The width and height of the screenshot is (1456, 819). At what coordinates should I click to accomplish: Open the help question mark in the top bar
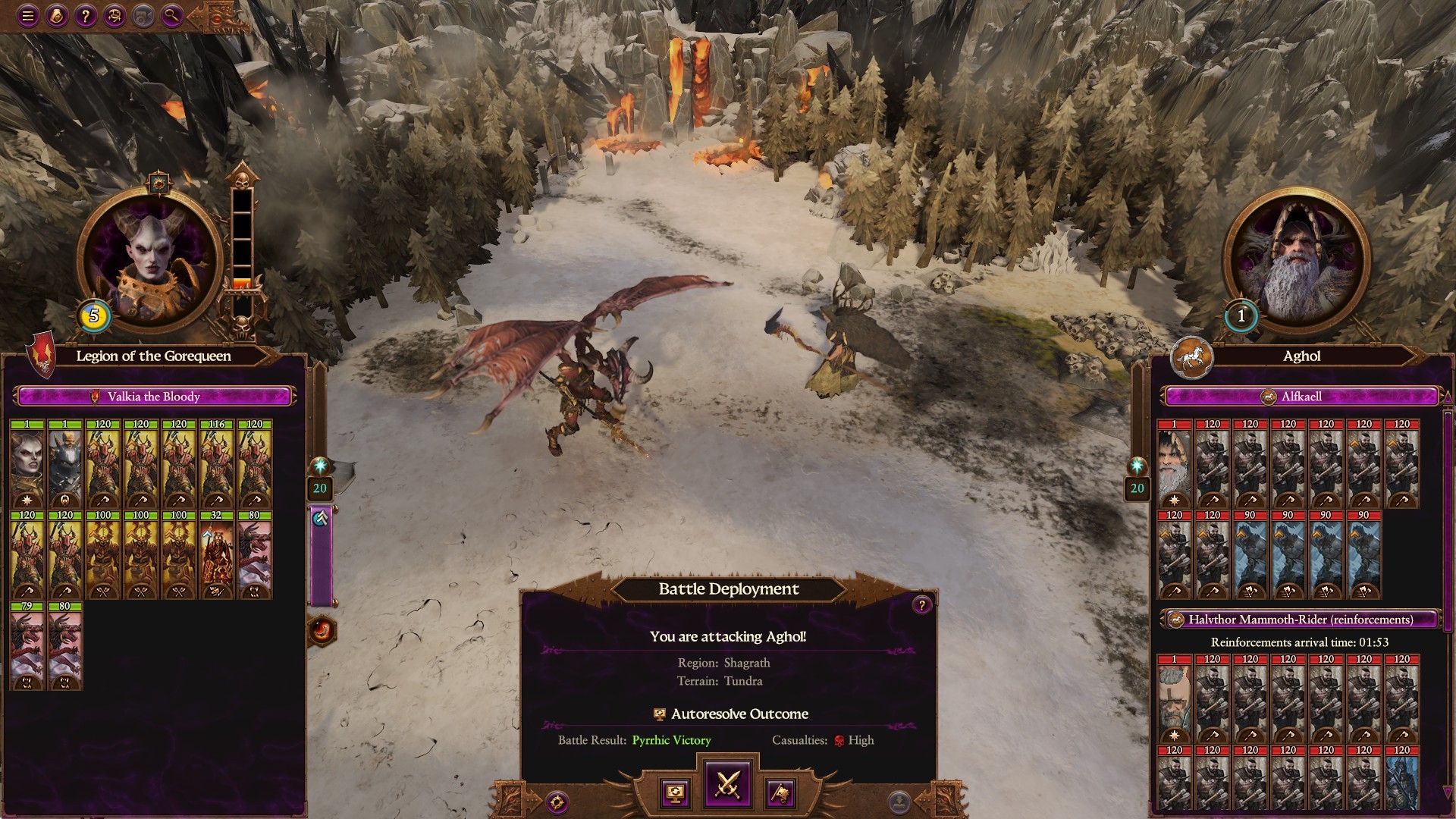(86, 15)
